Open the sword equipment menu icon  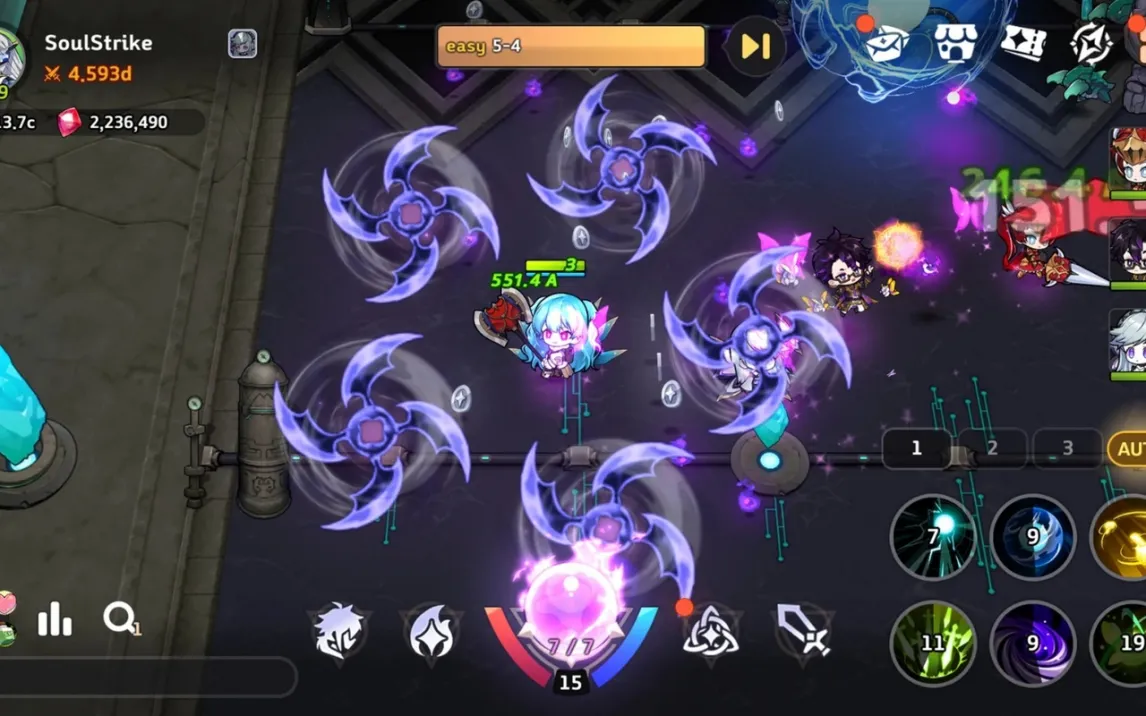pyautogui.click(x=803, y=632)
